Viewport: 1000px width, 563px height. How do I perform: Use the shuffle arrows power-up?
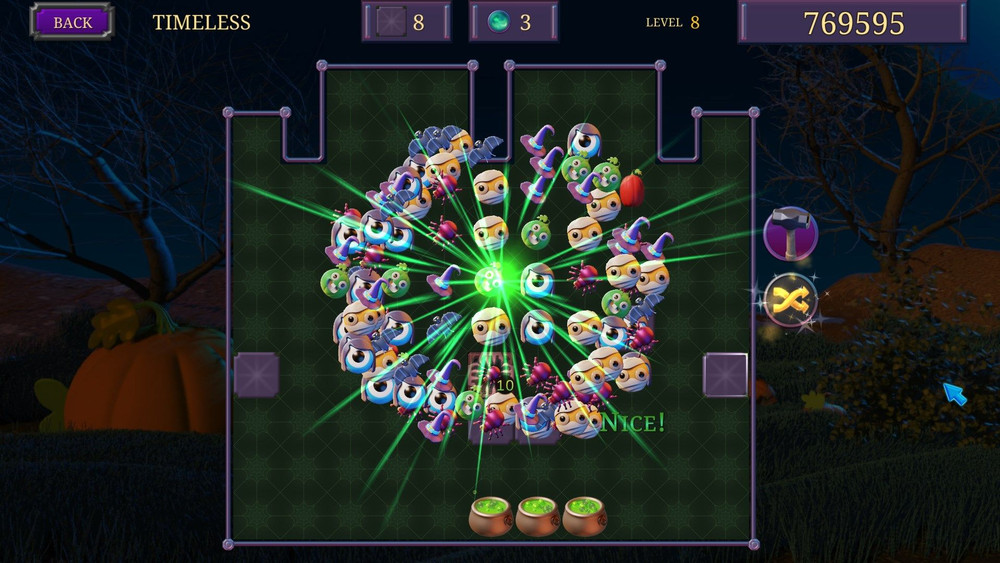point(790,300)
